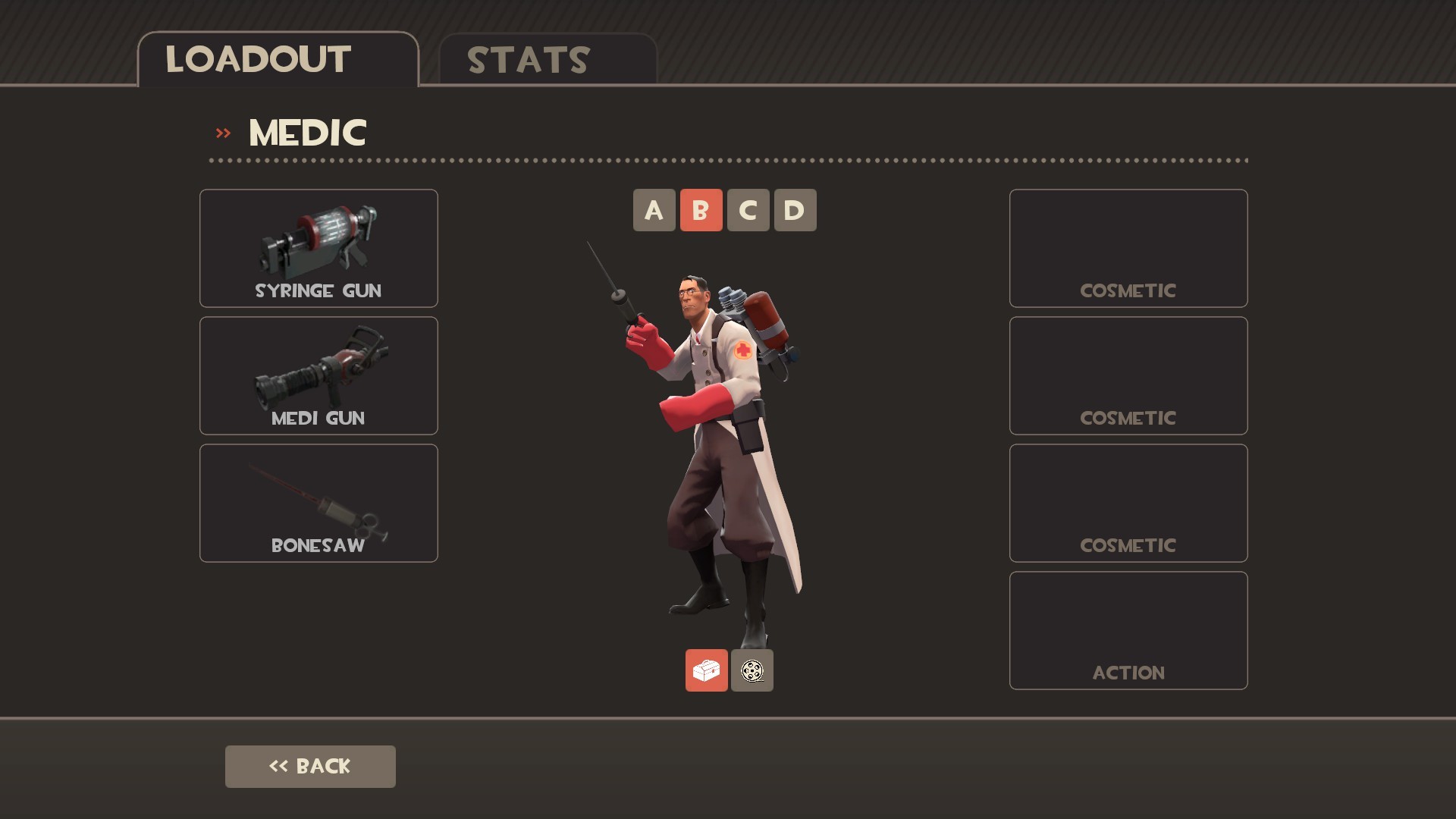
Task: Open the Medi Gun weapon slot
Action: click(318, 375)
